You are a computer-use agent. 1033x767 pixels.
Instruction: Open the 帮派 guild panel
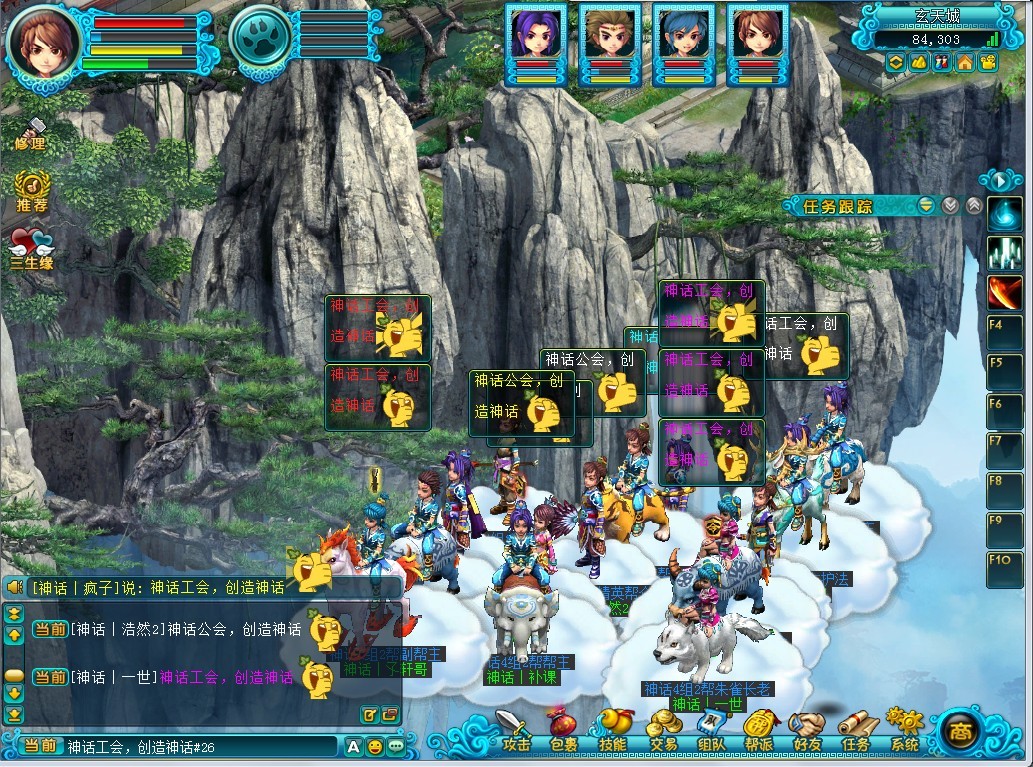[760, 730]
